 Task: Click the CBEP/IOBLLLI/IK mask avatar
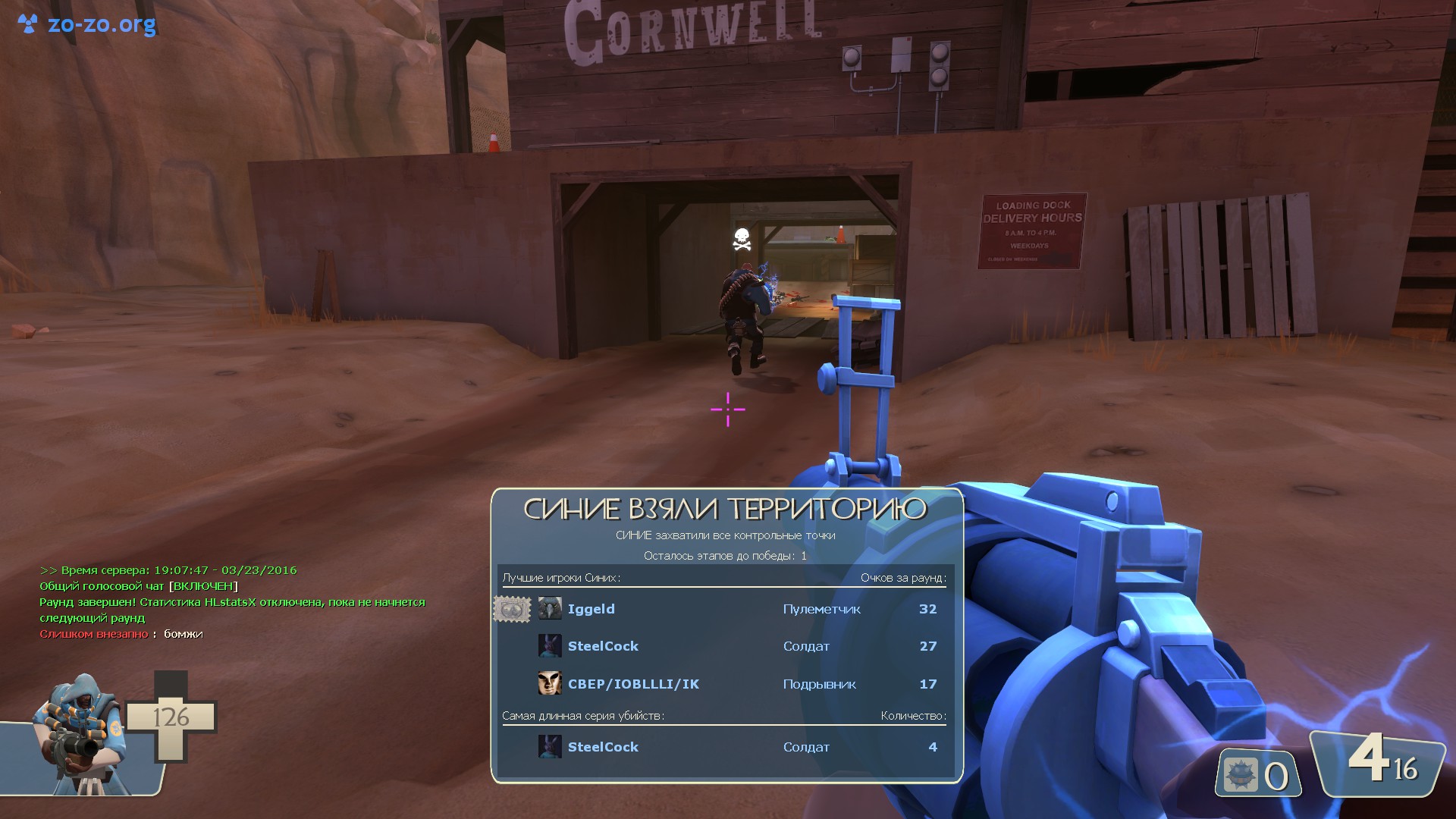550,683
